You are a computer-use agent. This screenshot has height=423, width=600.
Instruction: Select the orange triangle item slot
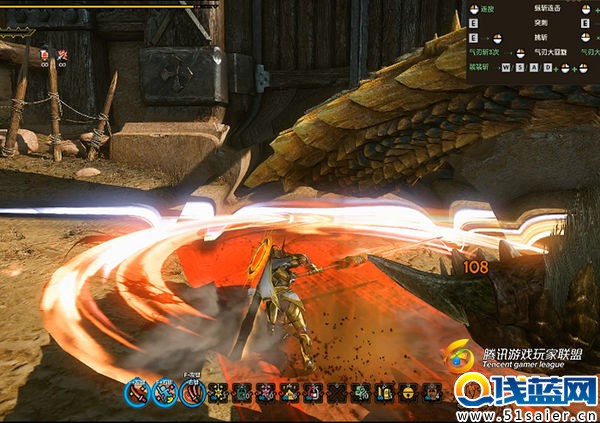[x=289, y=393]
